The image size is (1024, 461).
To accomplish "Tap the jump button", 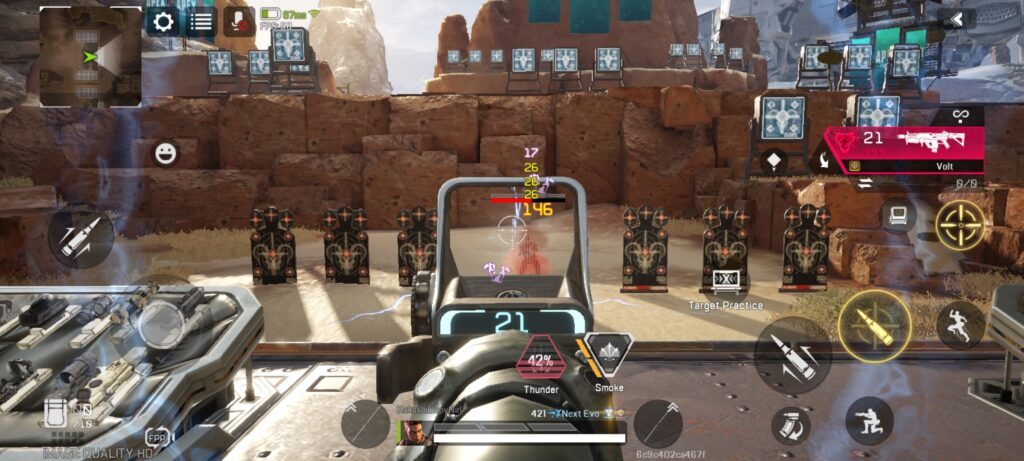I will pyautogui.click(x=960, y=325).
